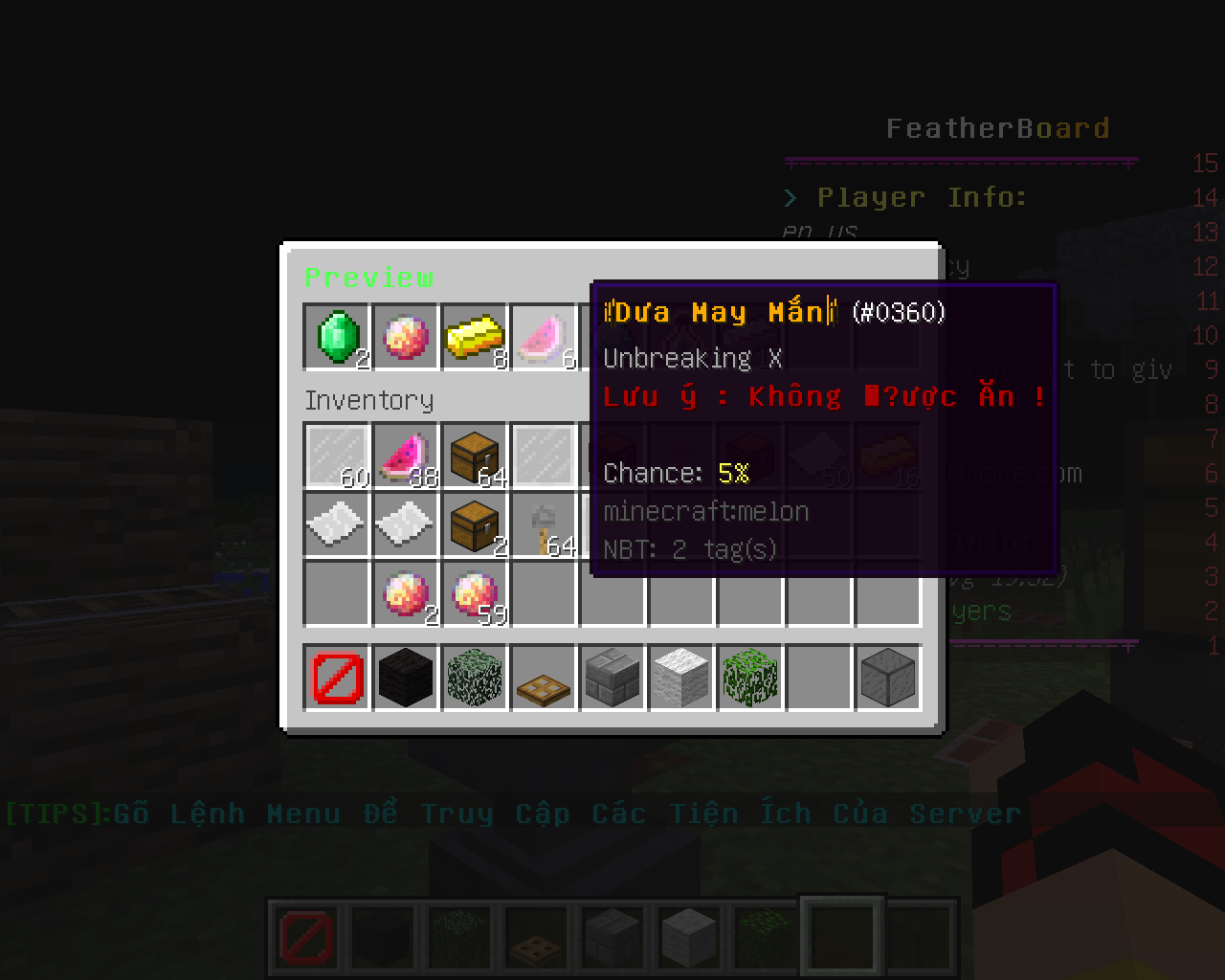
Task: Pick up the chest stack of 2
Action: pos(475,524)
